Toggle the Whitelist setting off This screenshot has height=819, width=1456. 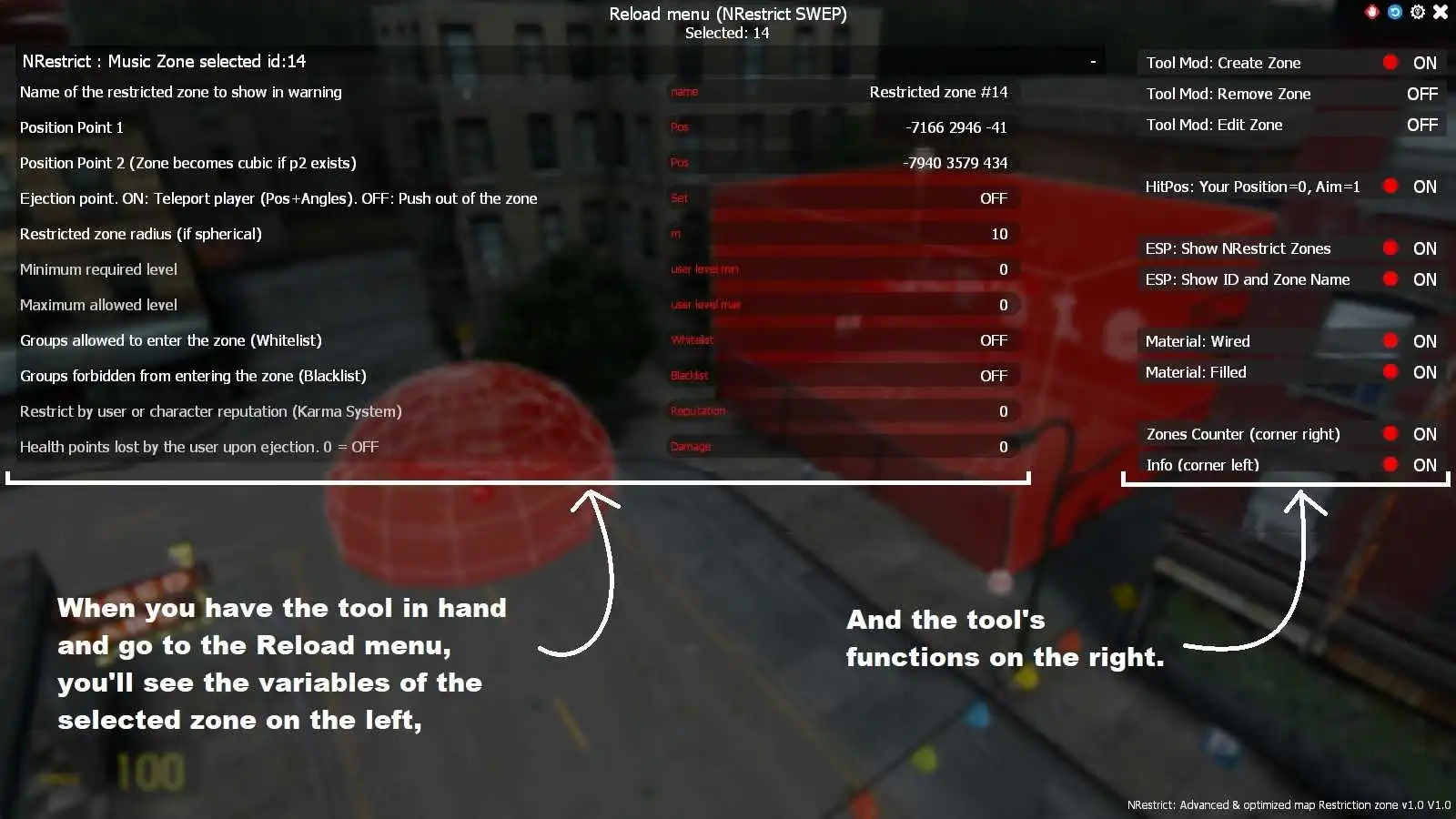995,340
